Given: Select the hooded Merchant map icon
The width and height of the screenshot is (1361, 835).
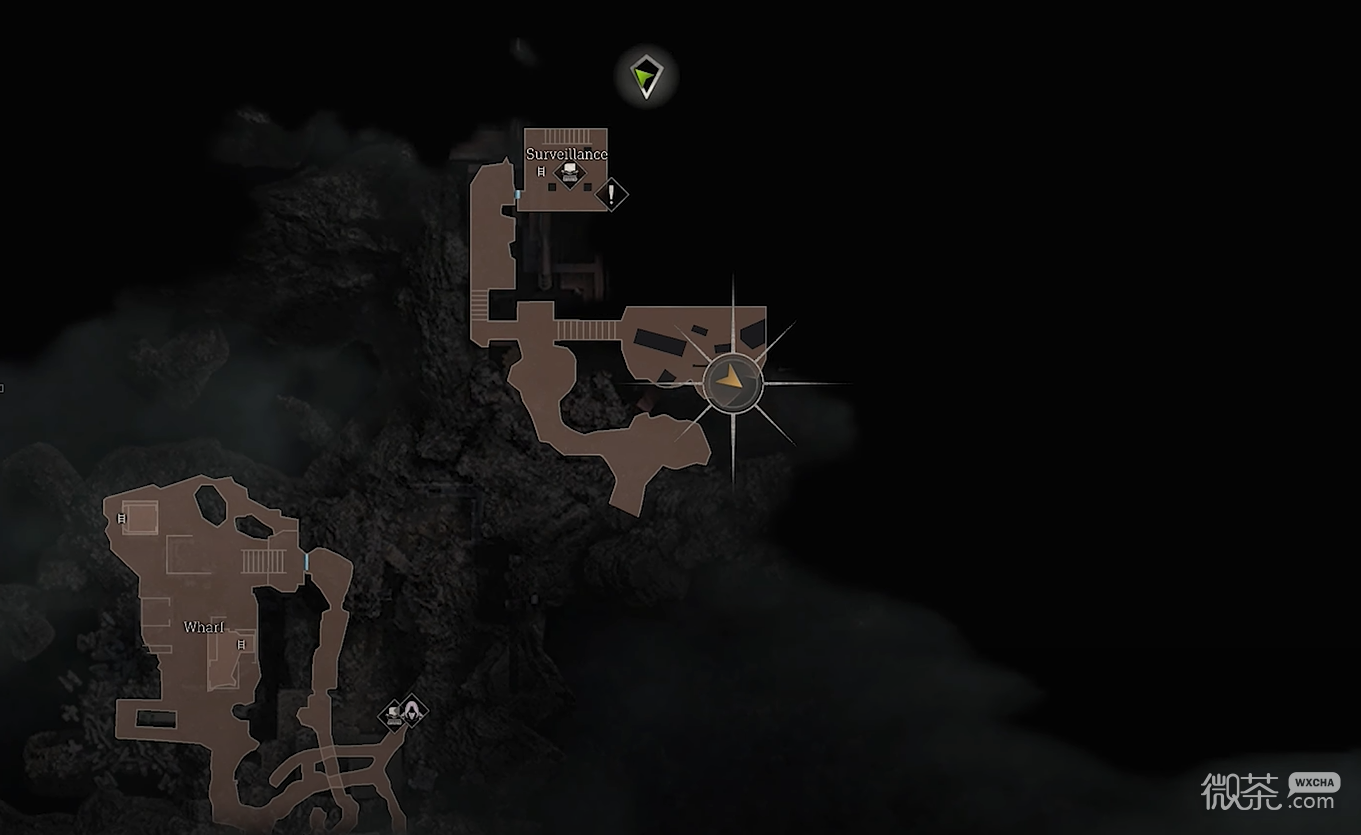Looking at the screenshot, I should (x=411, y=712).
